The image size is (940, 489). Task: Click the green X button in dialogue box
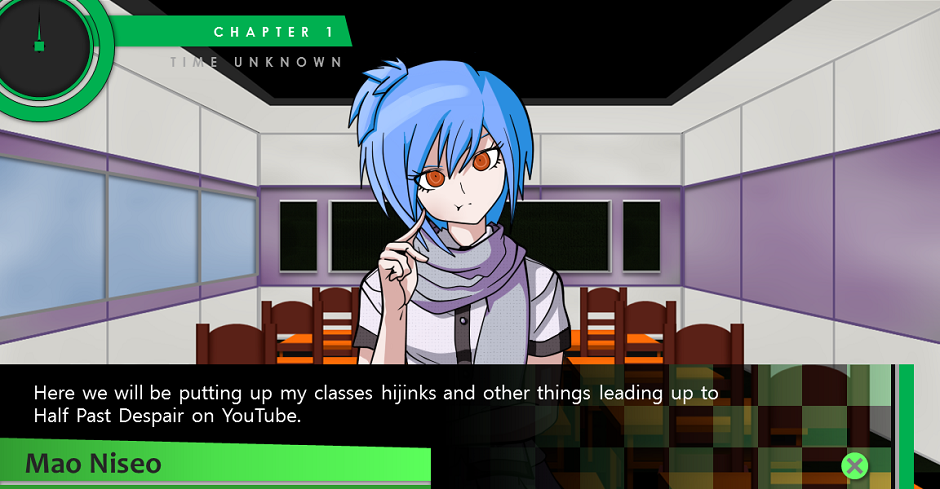coord(854,465)
